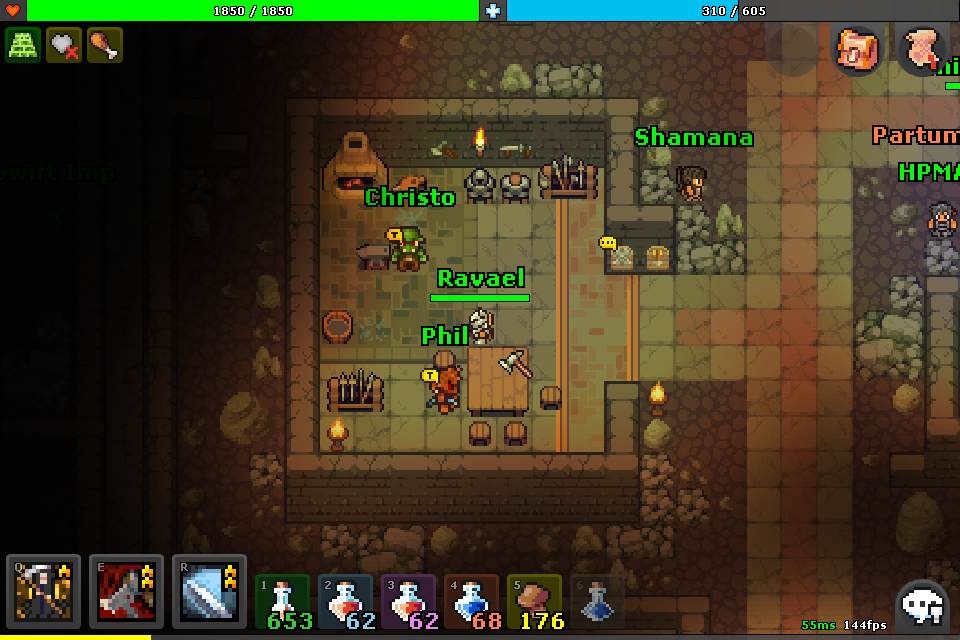The image size is (960, 640).
Task: Inspect the chicken drumstick food buff icon
Action: click(104, 45)
